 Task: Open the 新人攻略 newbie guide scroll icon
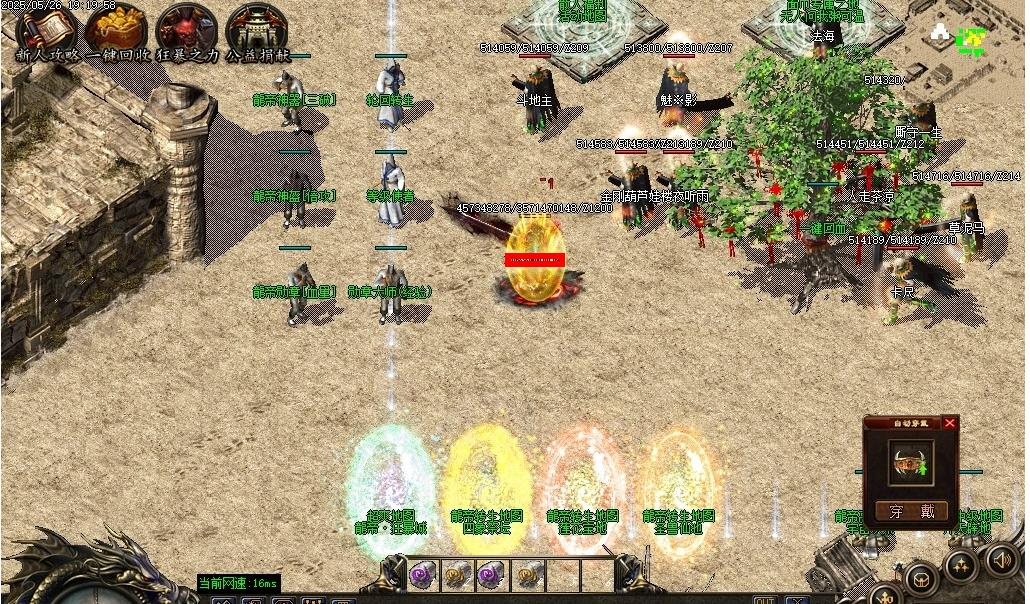point(45,25)
